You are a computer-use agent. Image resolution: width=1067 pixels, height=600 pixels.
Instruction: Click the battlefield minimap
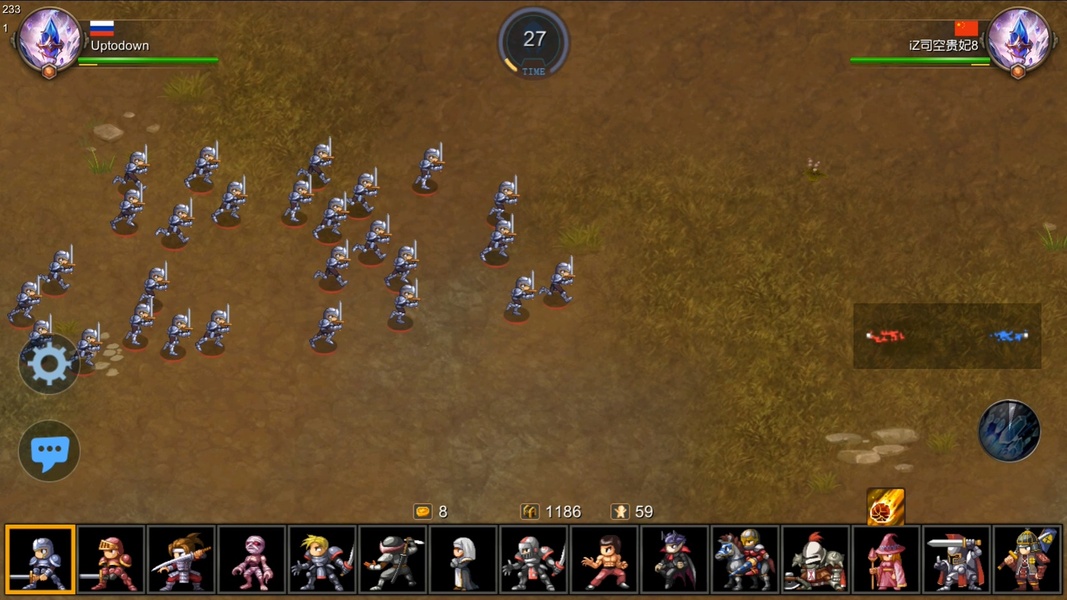click(947, 336)
